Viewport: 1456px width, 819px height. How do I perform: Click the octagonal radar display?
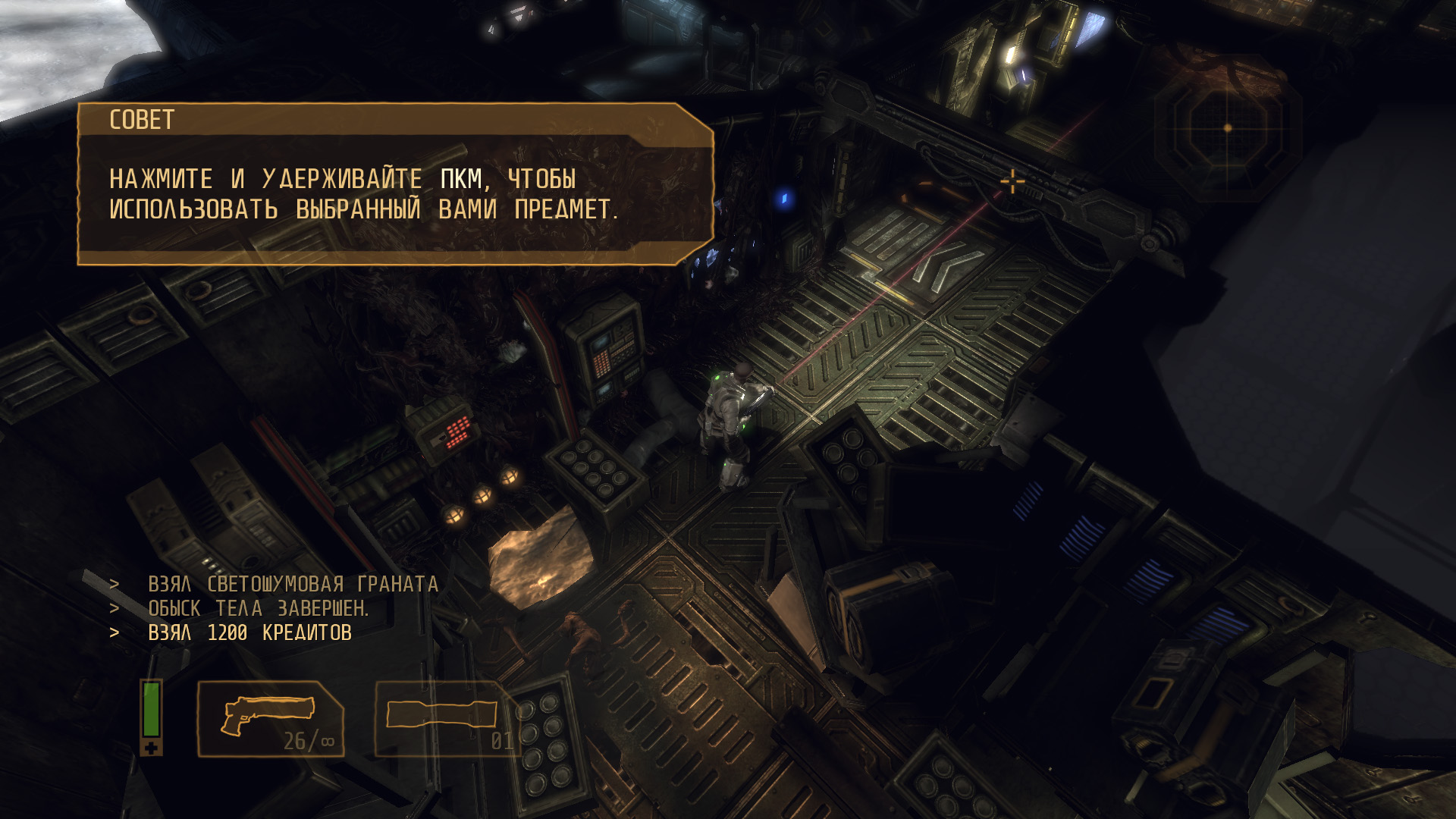pos(1228,127)
